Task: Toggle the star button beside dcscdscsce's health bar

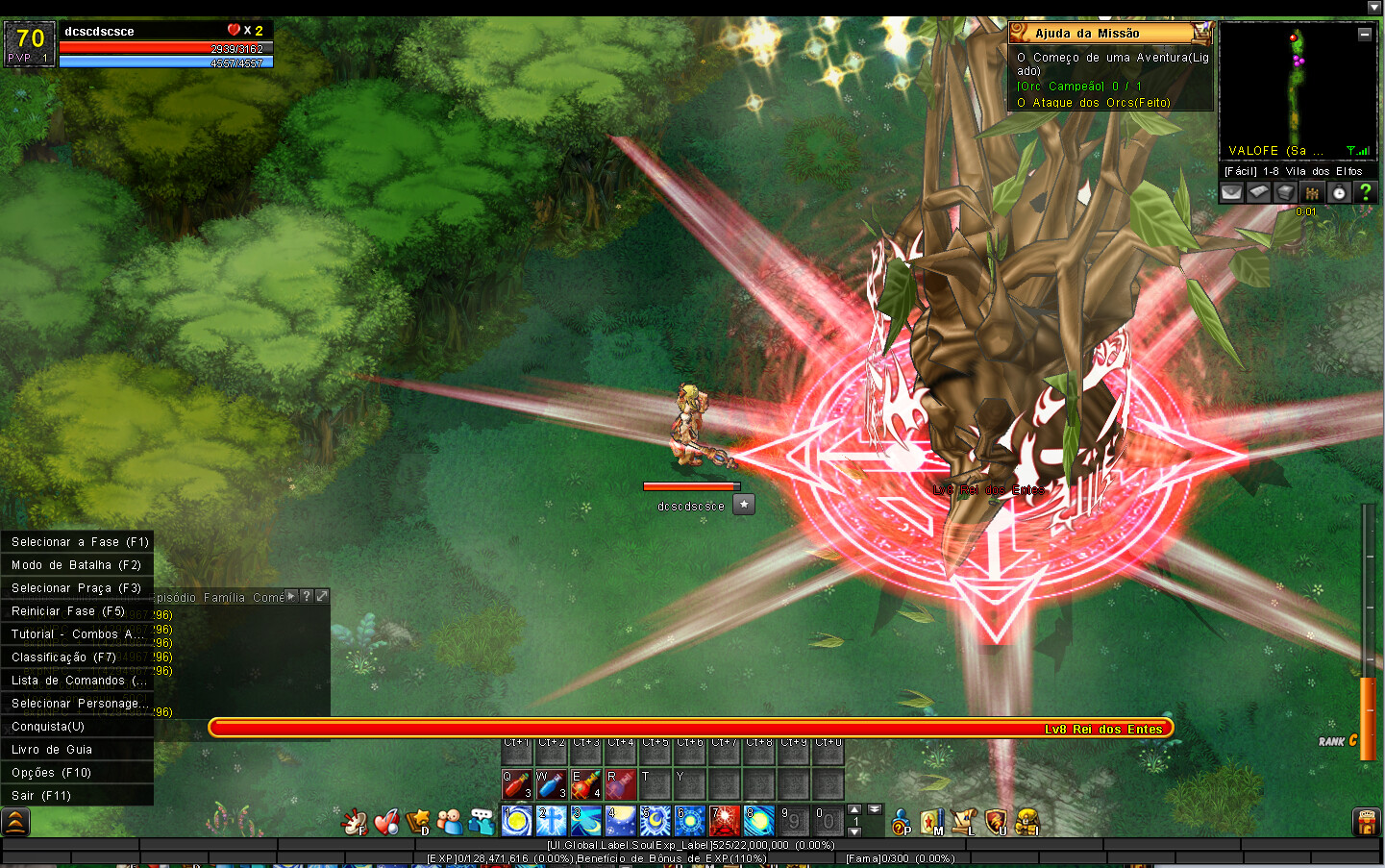Action: click(x=743, y=503)
